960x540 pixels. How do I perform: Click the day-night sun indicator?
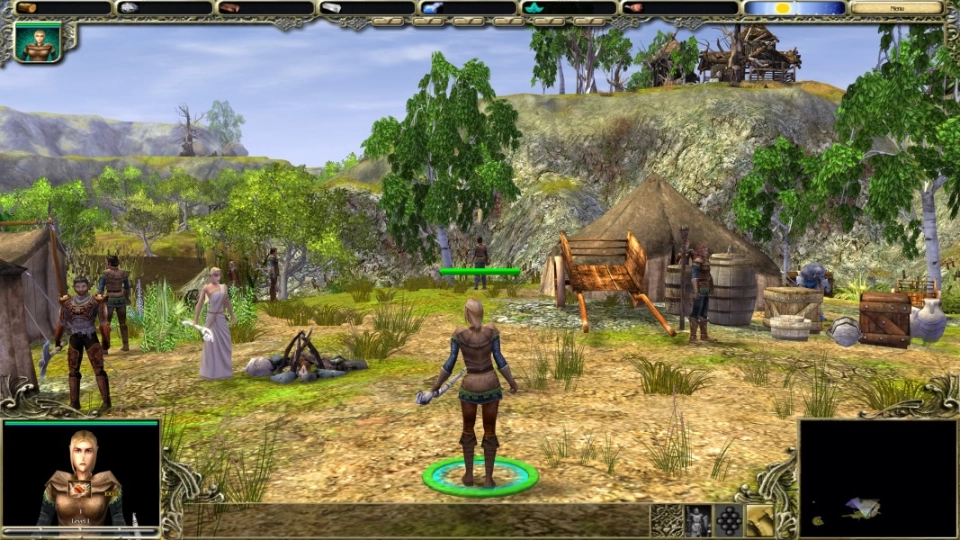tap(794, 8)
